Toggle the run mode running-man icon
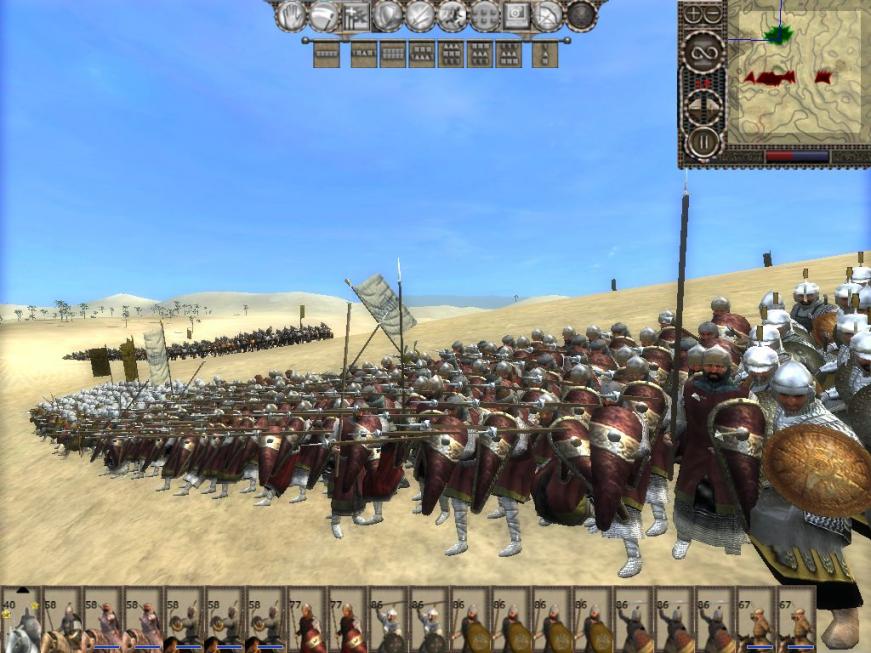The height and width of the screenshot is (653, 871). [452, 15]
